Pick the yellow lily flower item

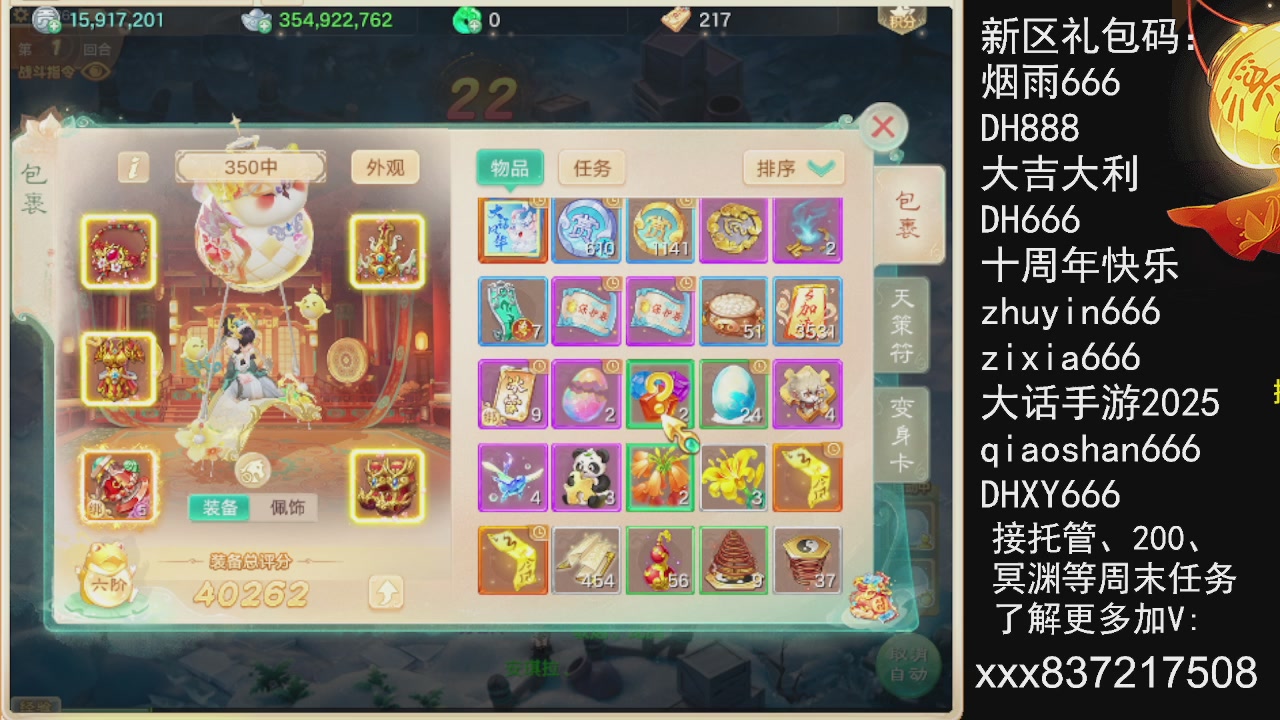[734, 477]
